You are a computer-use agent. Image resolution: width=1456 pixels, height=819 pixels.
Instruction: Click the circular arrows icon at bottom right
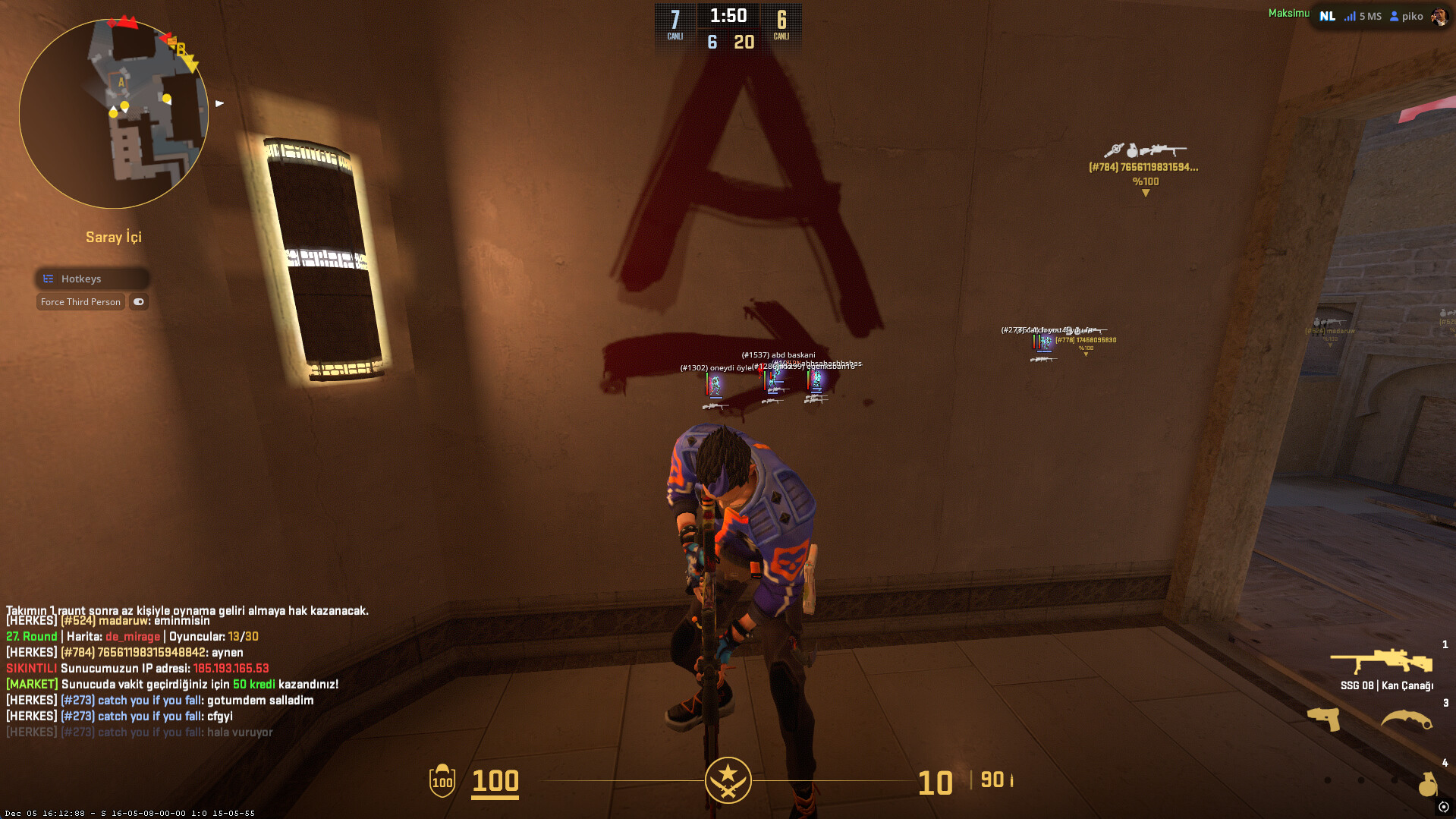(1443, 807)
